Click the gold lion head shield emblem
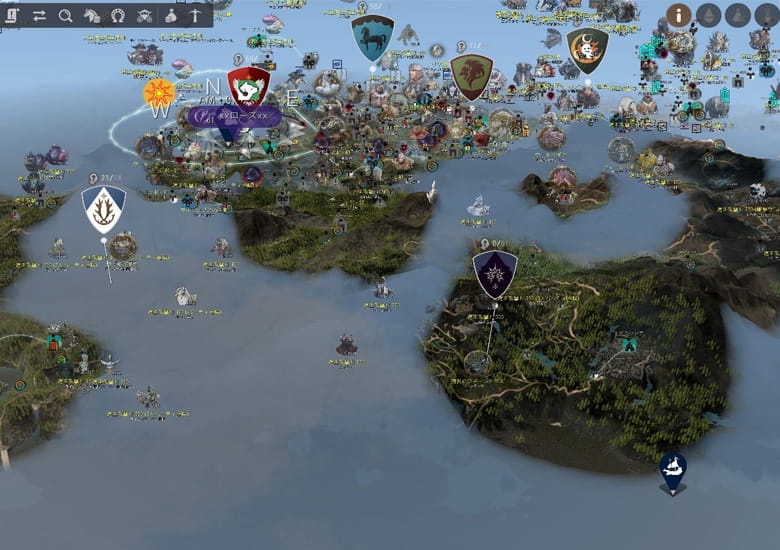Image resolution: width=780 pixels, height=550 pixels. (471, 74)
